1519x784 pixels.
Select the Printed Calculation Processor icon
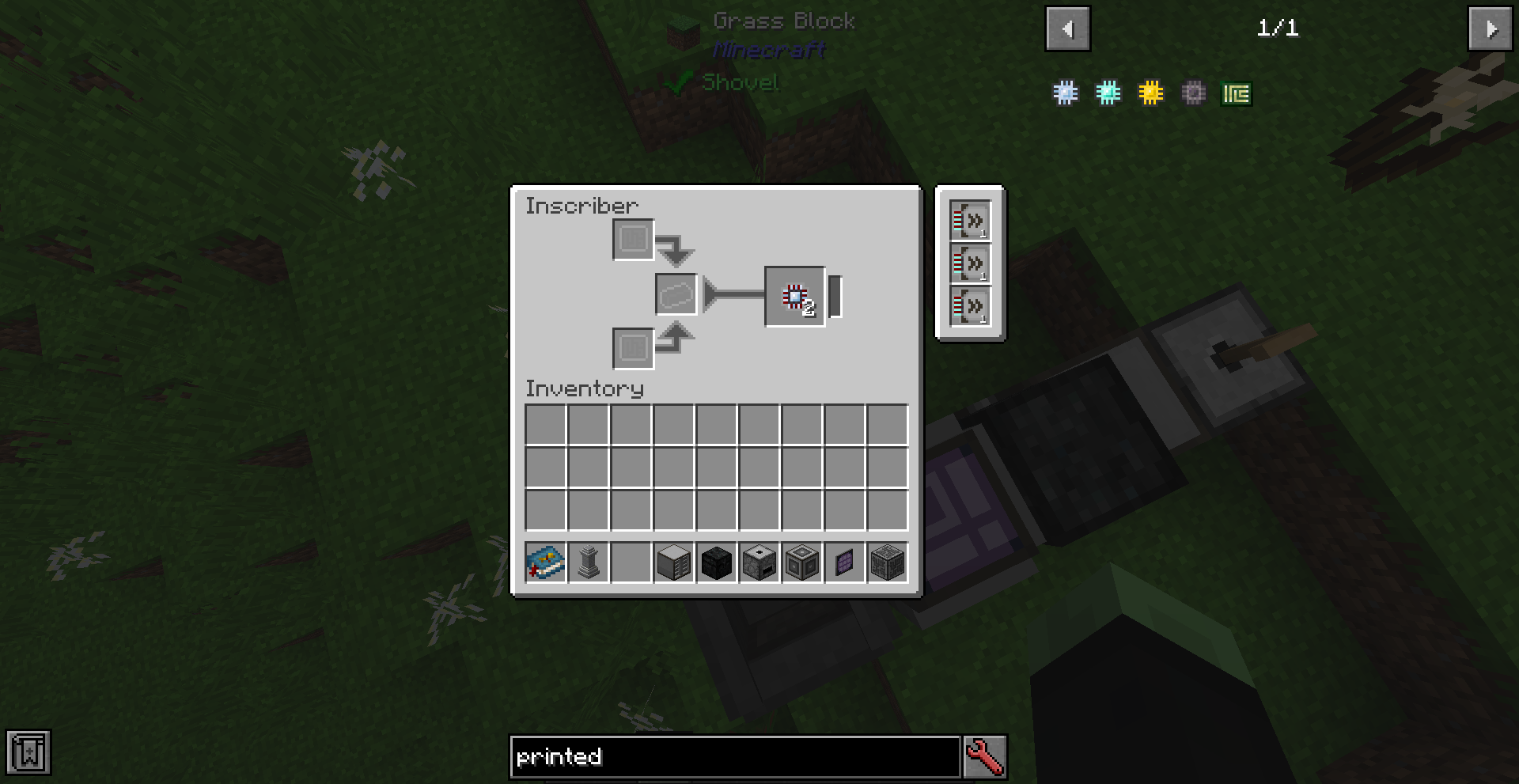[1108, 93]
